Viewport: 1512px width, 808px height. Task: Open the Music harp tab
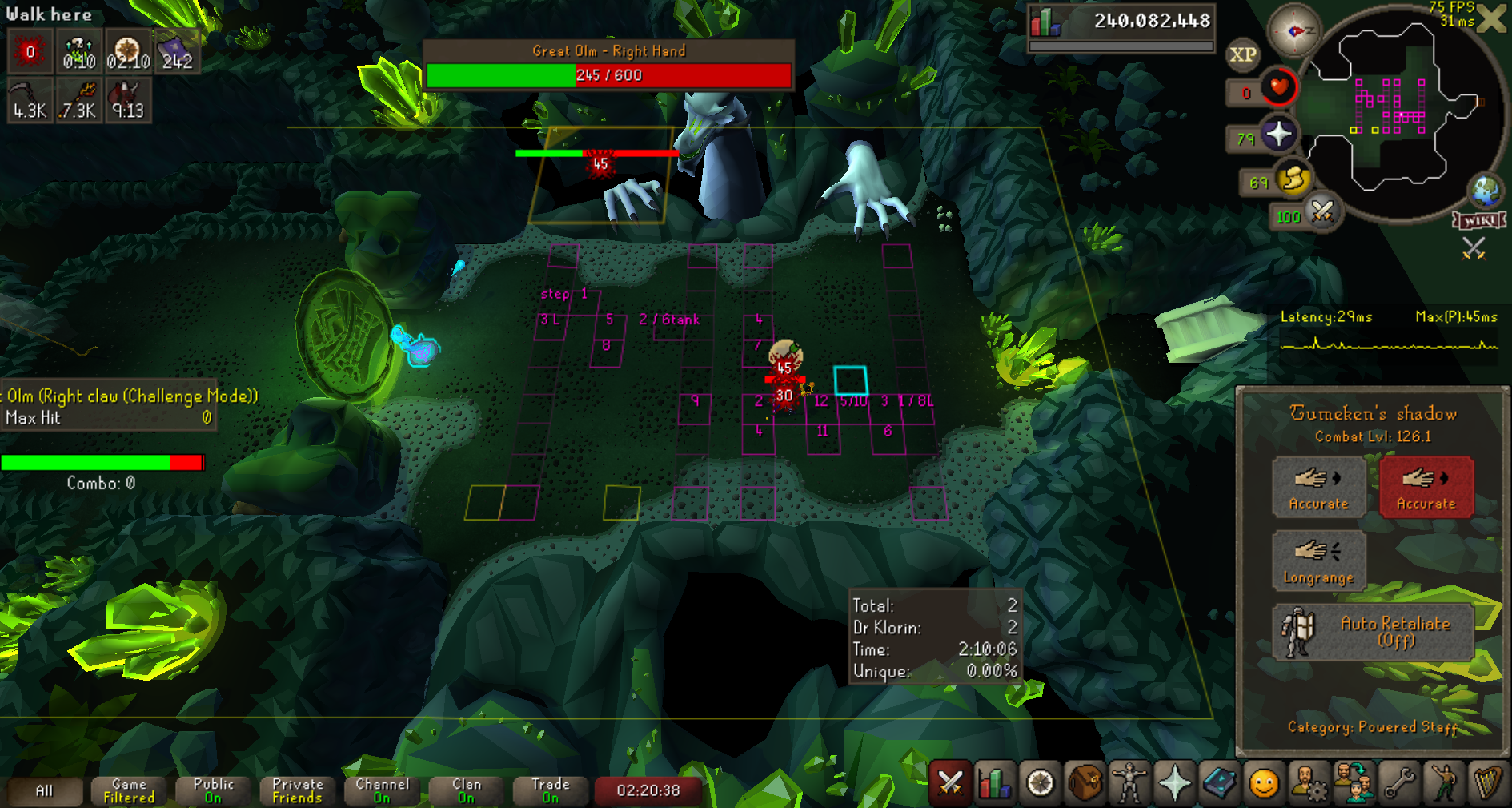point(1488,782)
